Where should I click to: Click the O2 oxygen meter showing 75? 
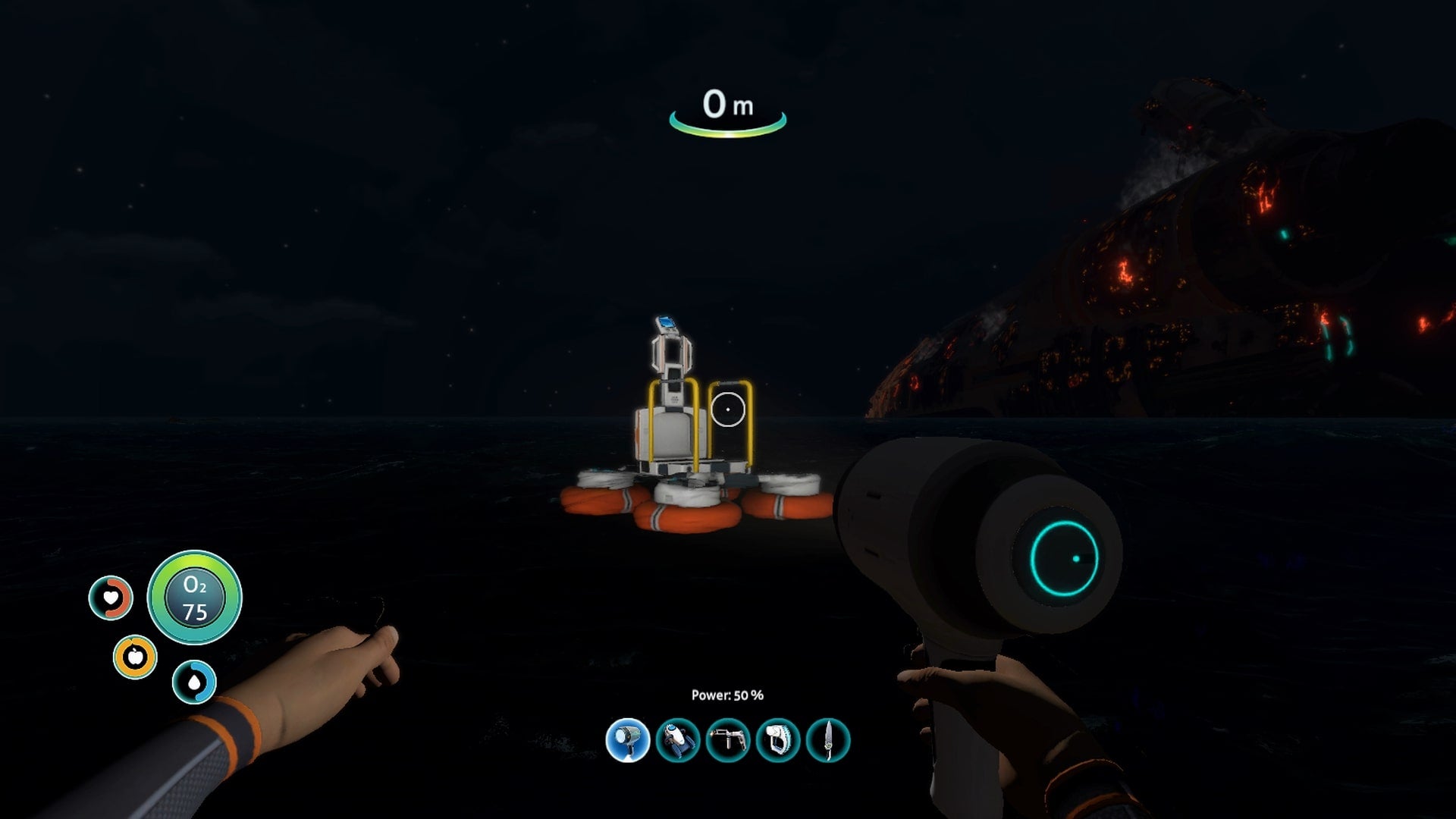pos(194,598)
